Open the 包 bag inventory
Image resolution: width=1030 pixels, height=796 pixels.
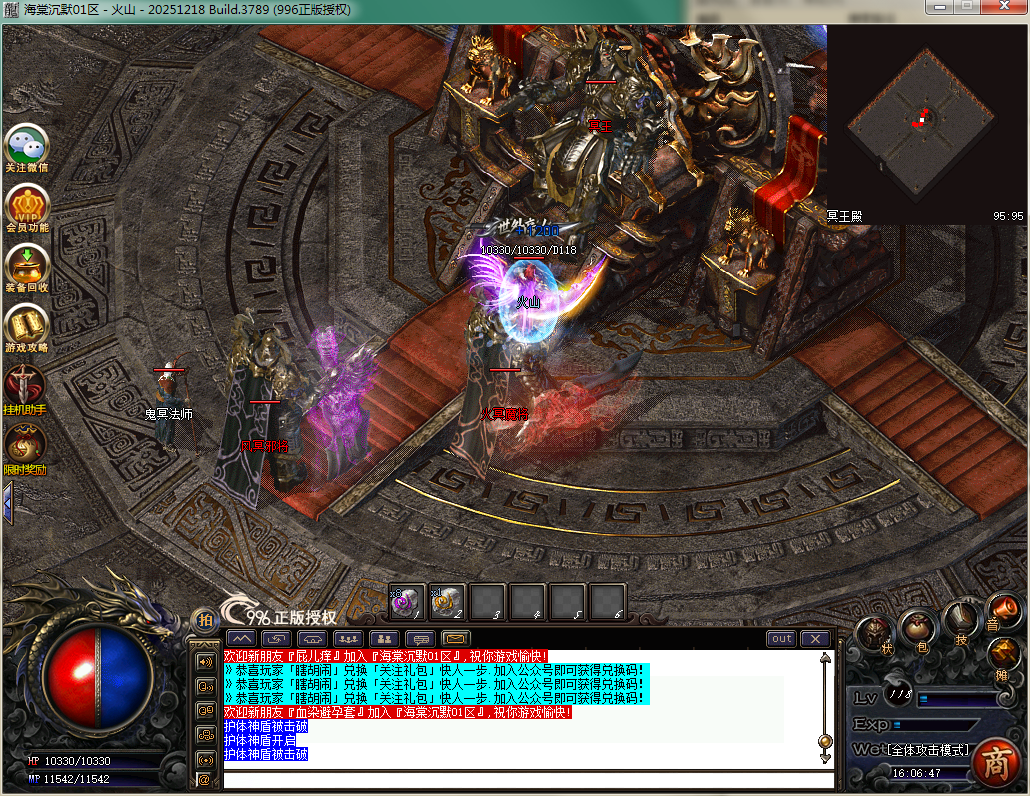918,629
